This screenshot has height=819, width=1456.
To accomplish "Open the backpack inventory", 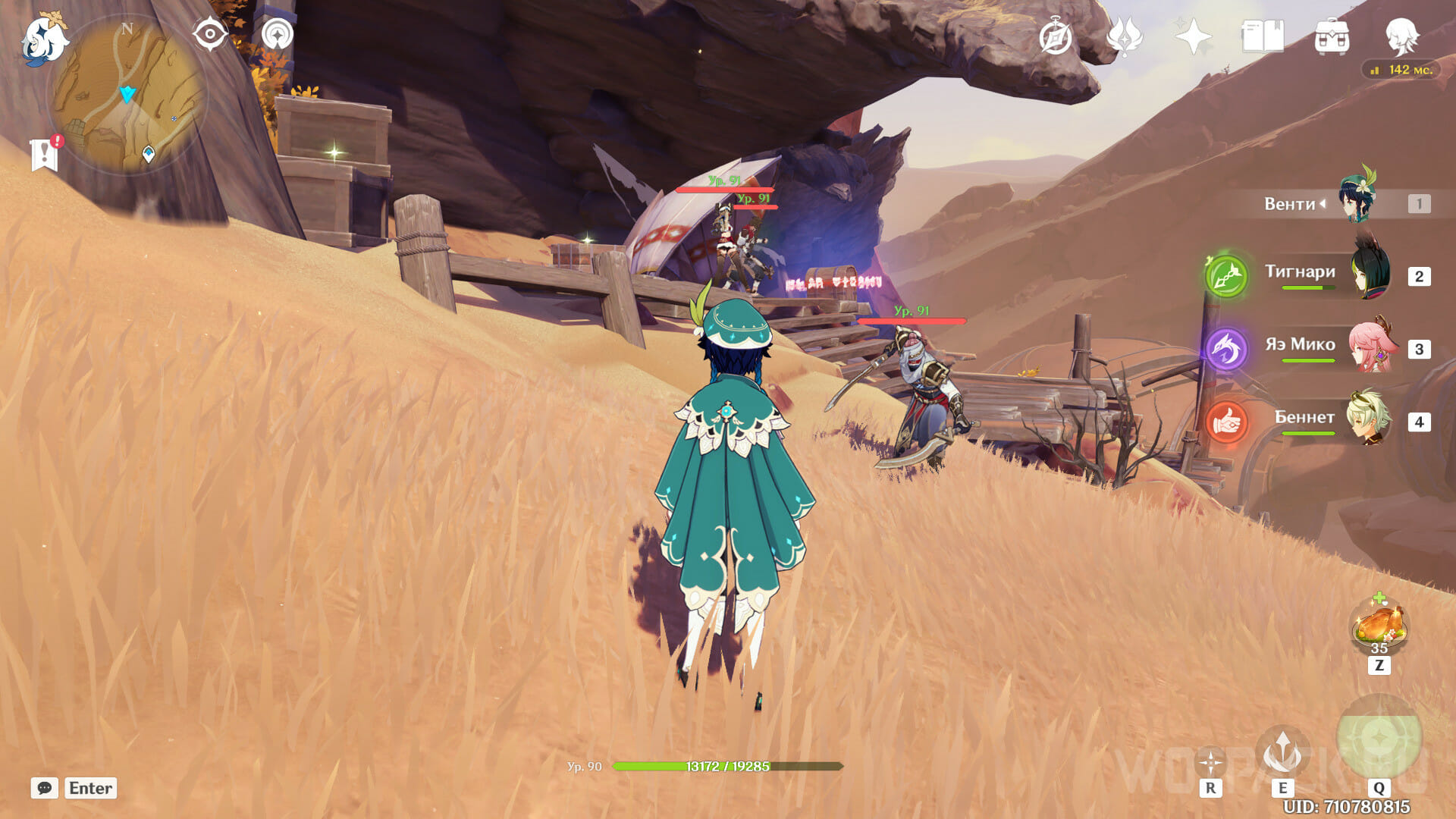I will pyautogui.click(x=1332, y=36).
